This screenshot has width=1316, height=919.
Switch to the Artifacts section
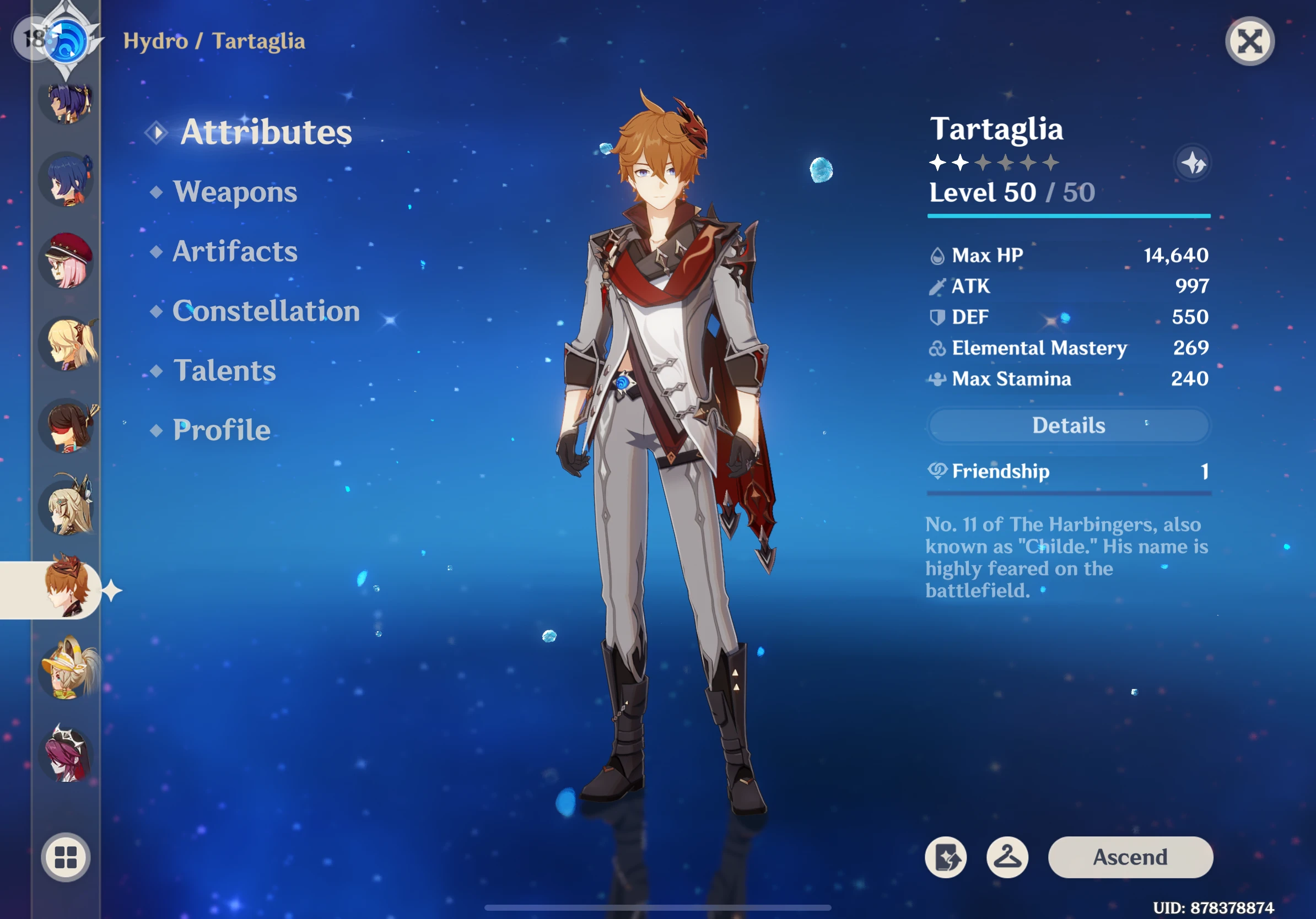[x=235, y=252]
